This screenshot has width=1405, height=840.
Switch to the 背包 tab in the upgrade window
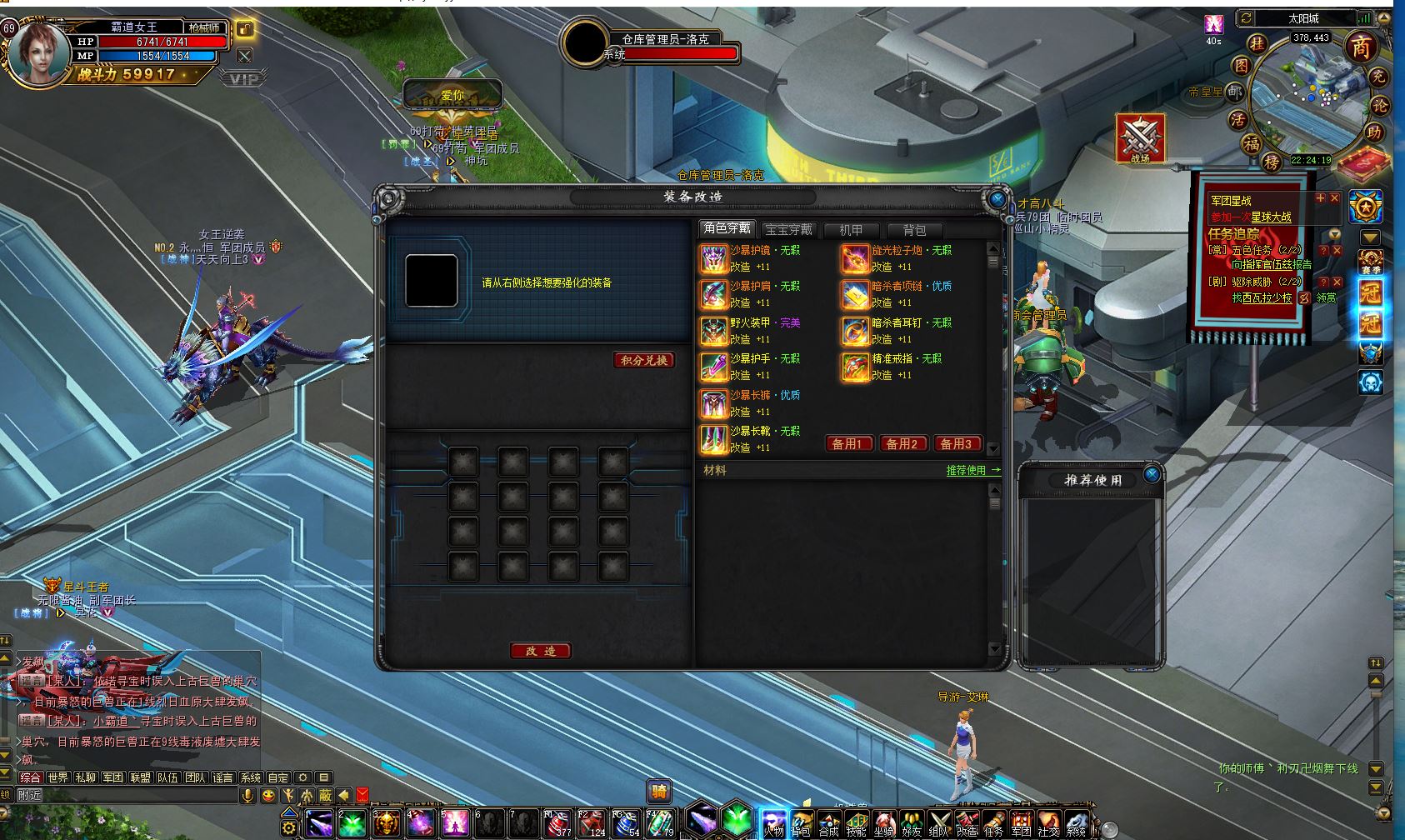pos(913,230)
